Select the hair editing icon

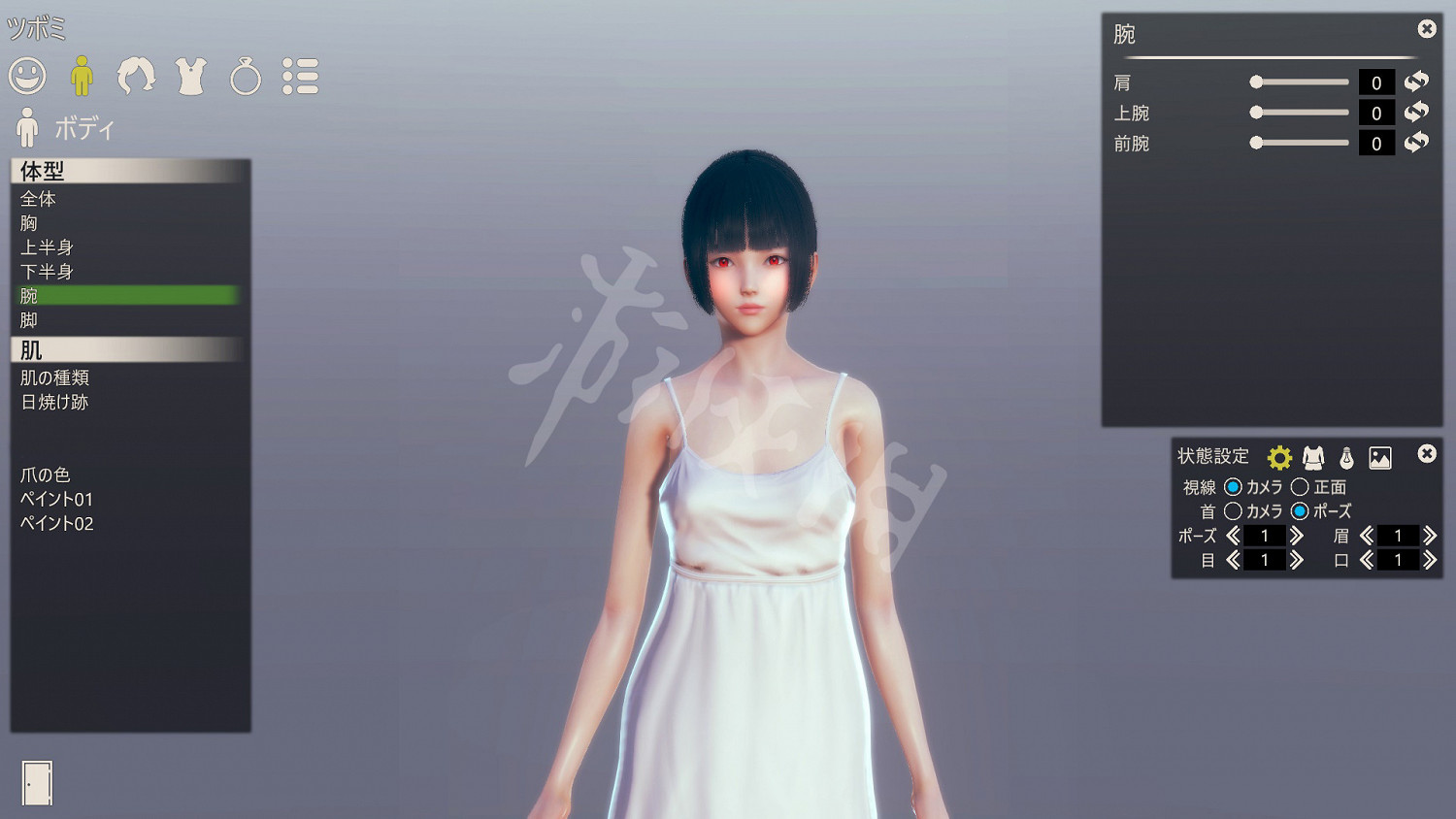pos(137,77)
